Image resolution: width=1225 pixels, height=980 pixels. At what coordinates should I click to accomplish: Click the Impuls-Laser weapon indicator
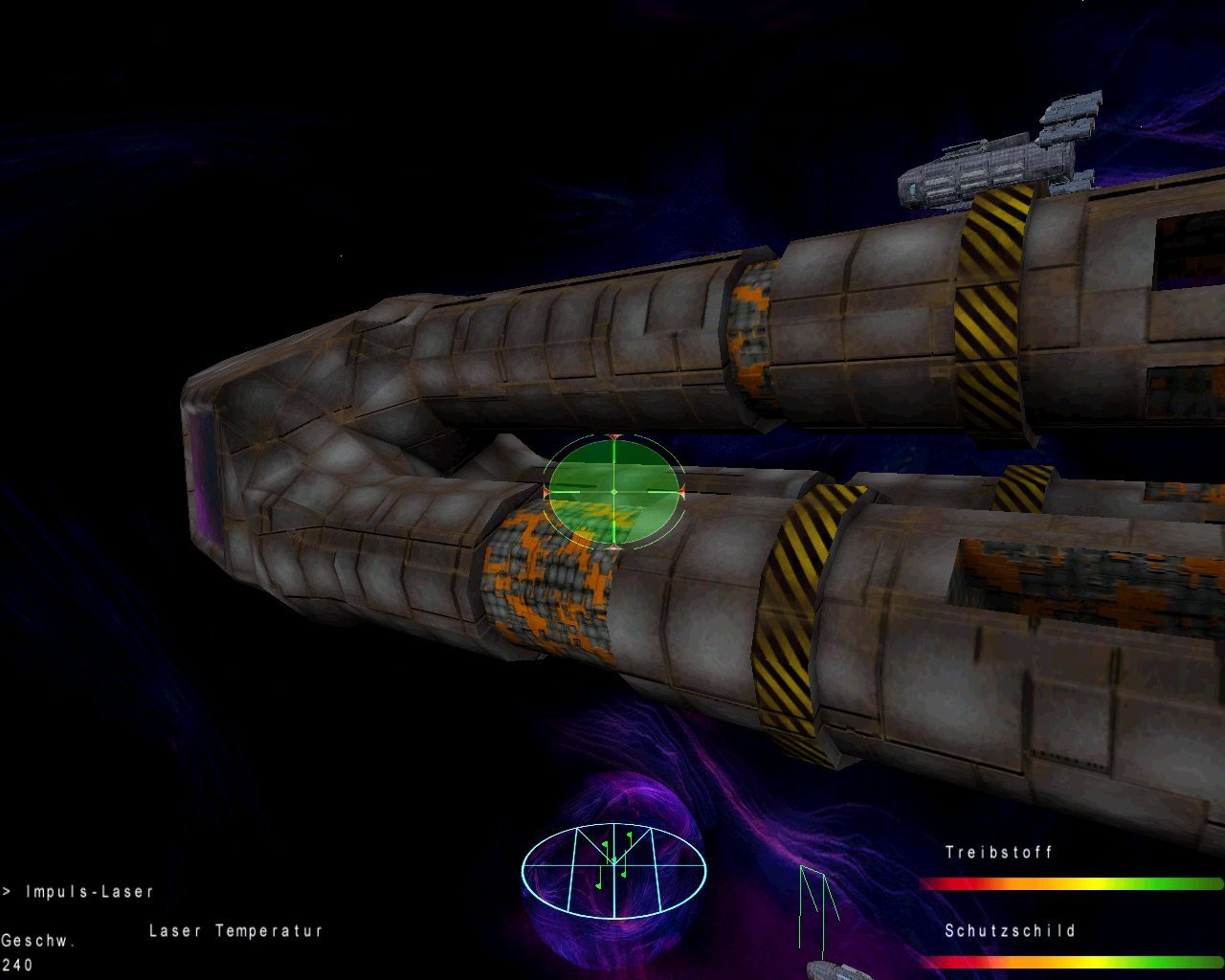[91, 890]
